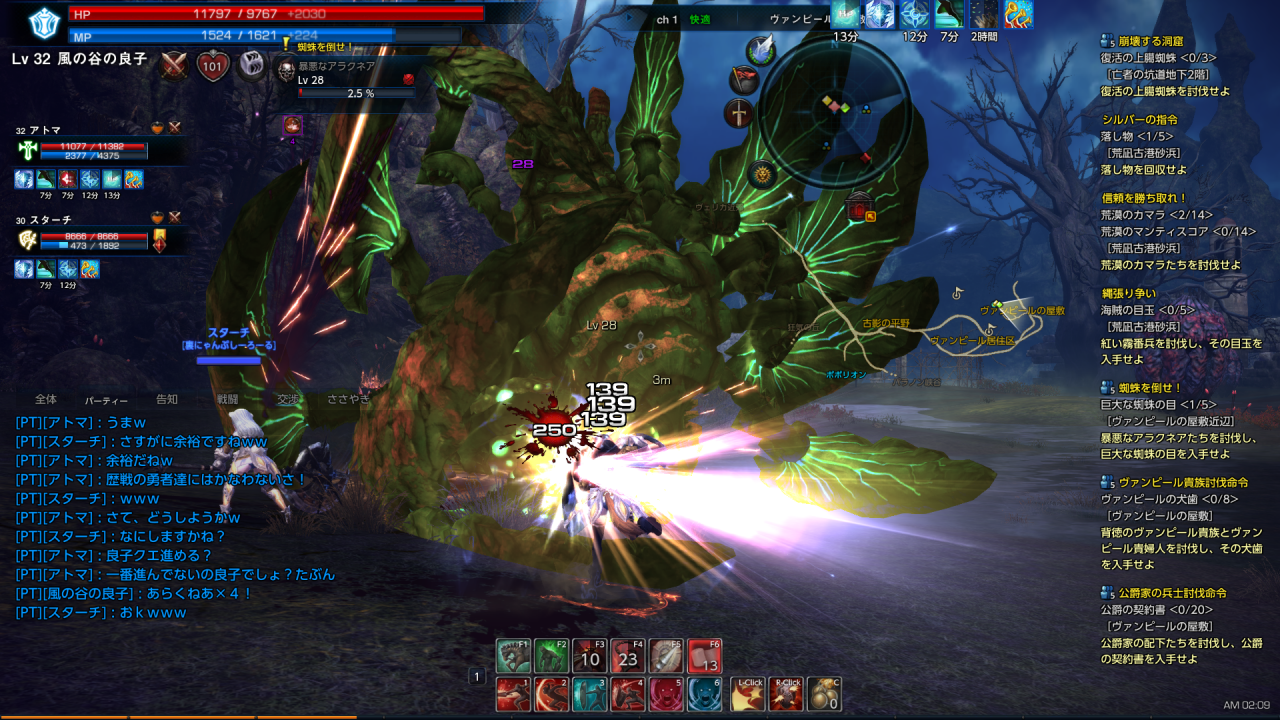The width and height of the screenshot is (1280, 720).
Task: Select the sword icon beside the minimap
Action: (739, 113)
